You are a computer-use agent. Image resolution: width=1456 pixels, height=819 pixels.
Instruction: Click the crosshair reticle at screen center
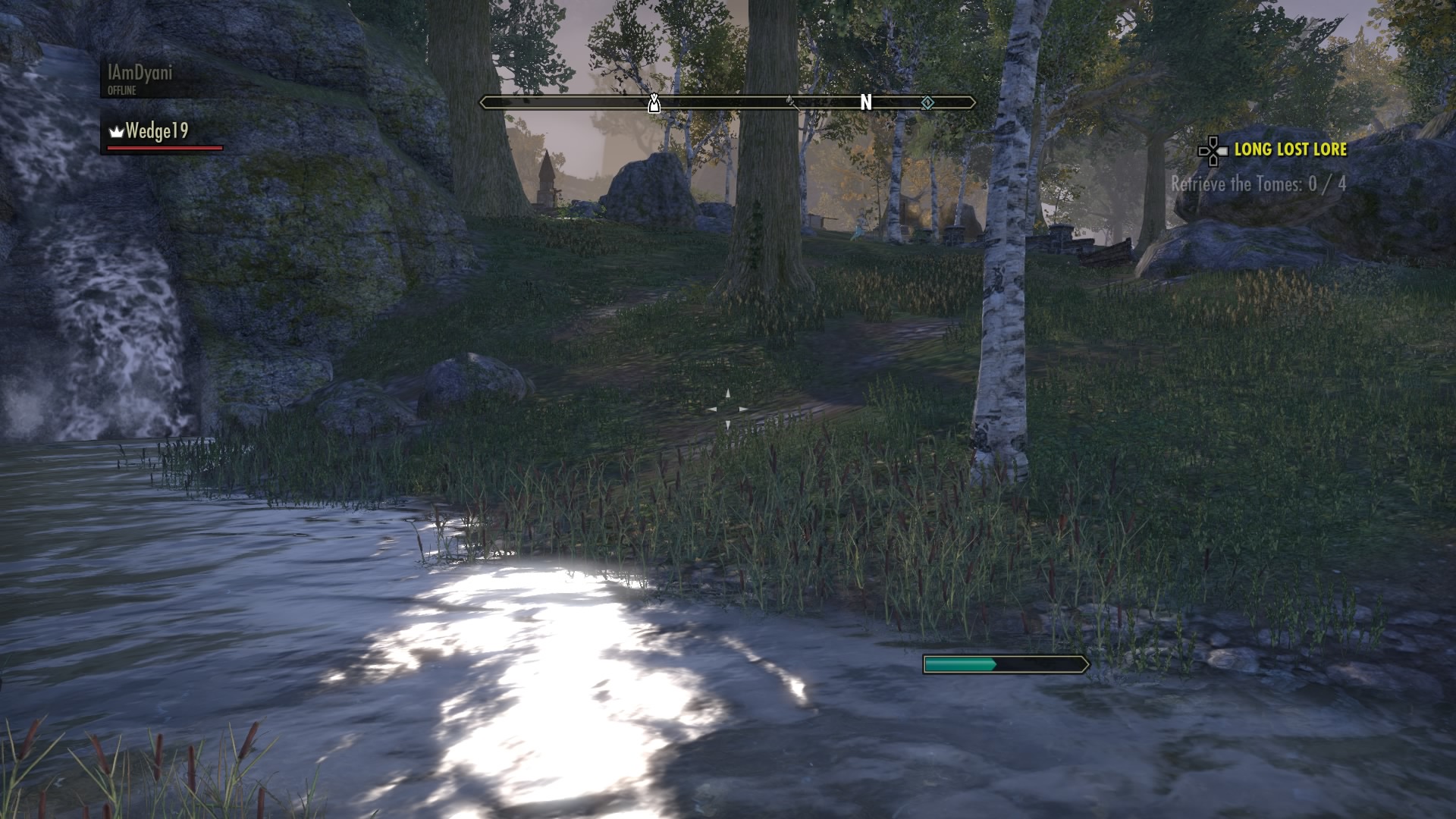730,408
